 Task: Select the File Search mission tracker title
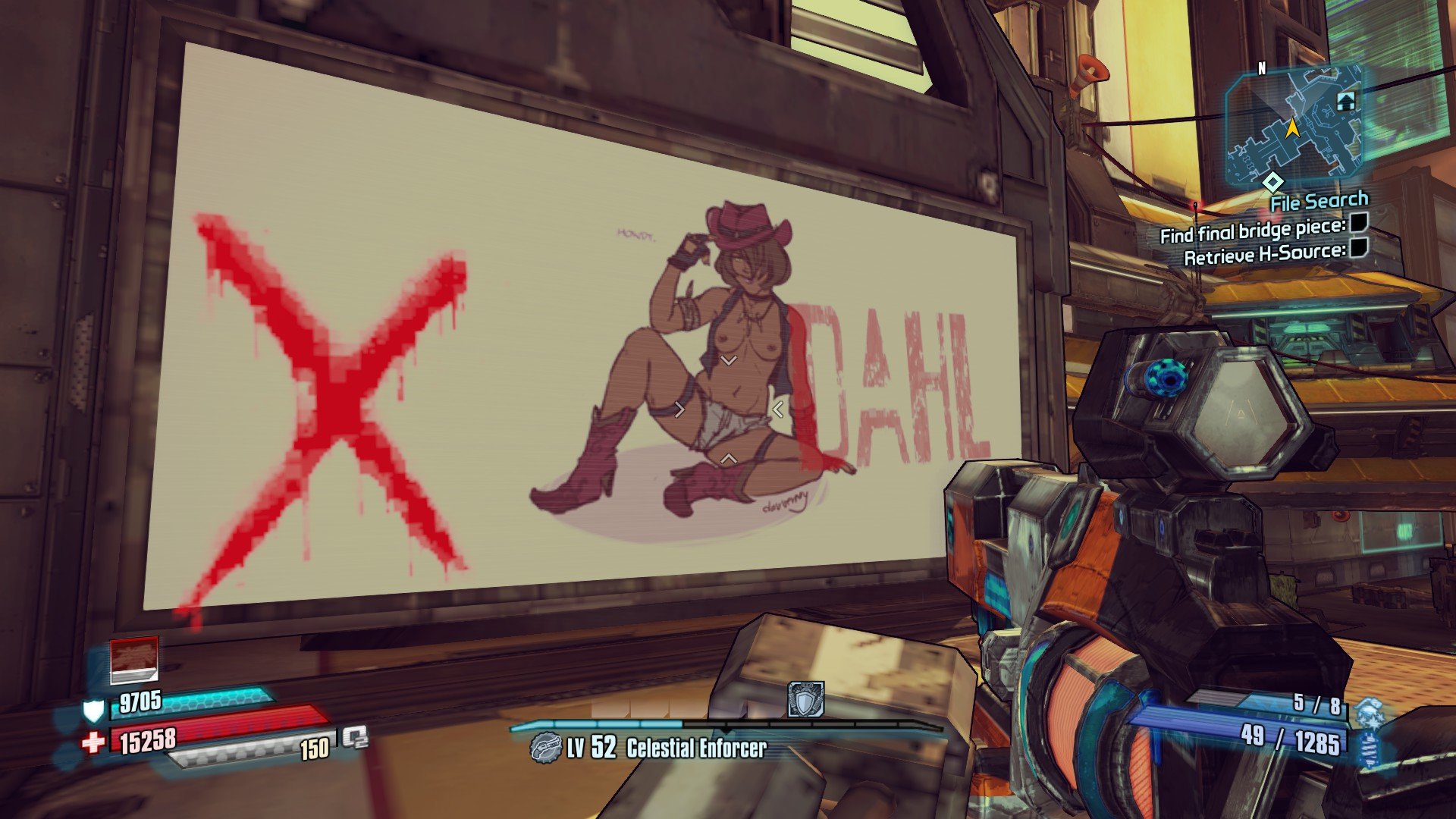(1319, 202)
